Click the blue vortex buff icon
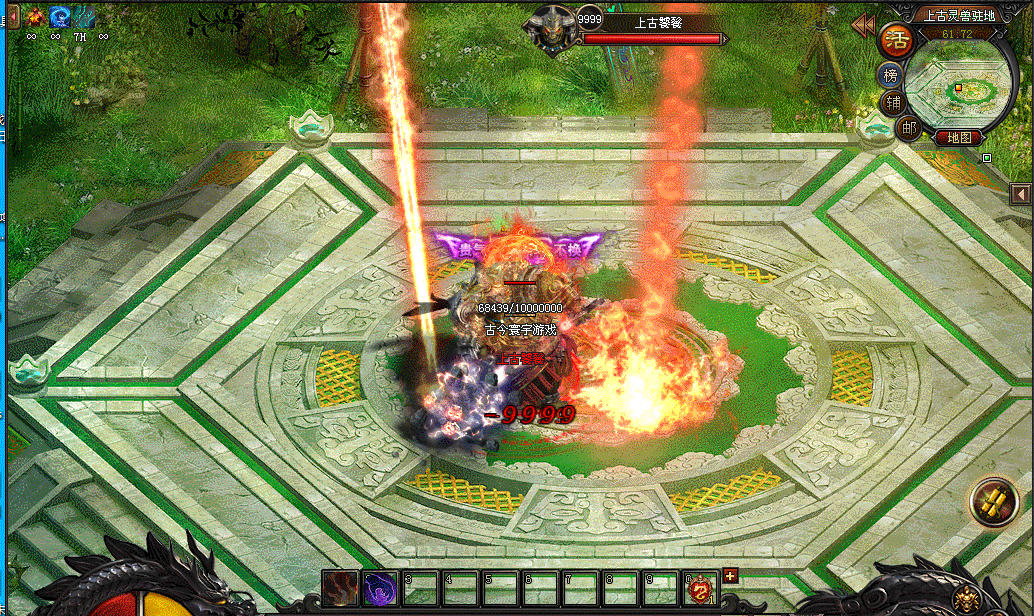 [x=60, y=16]
